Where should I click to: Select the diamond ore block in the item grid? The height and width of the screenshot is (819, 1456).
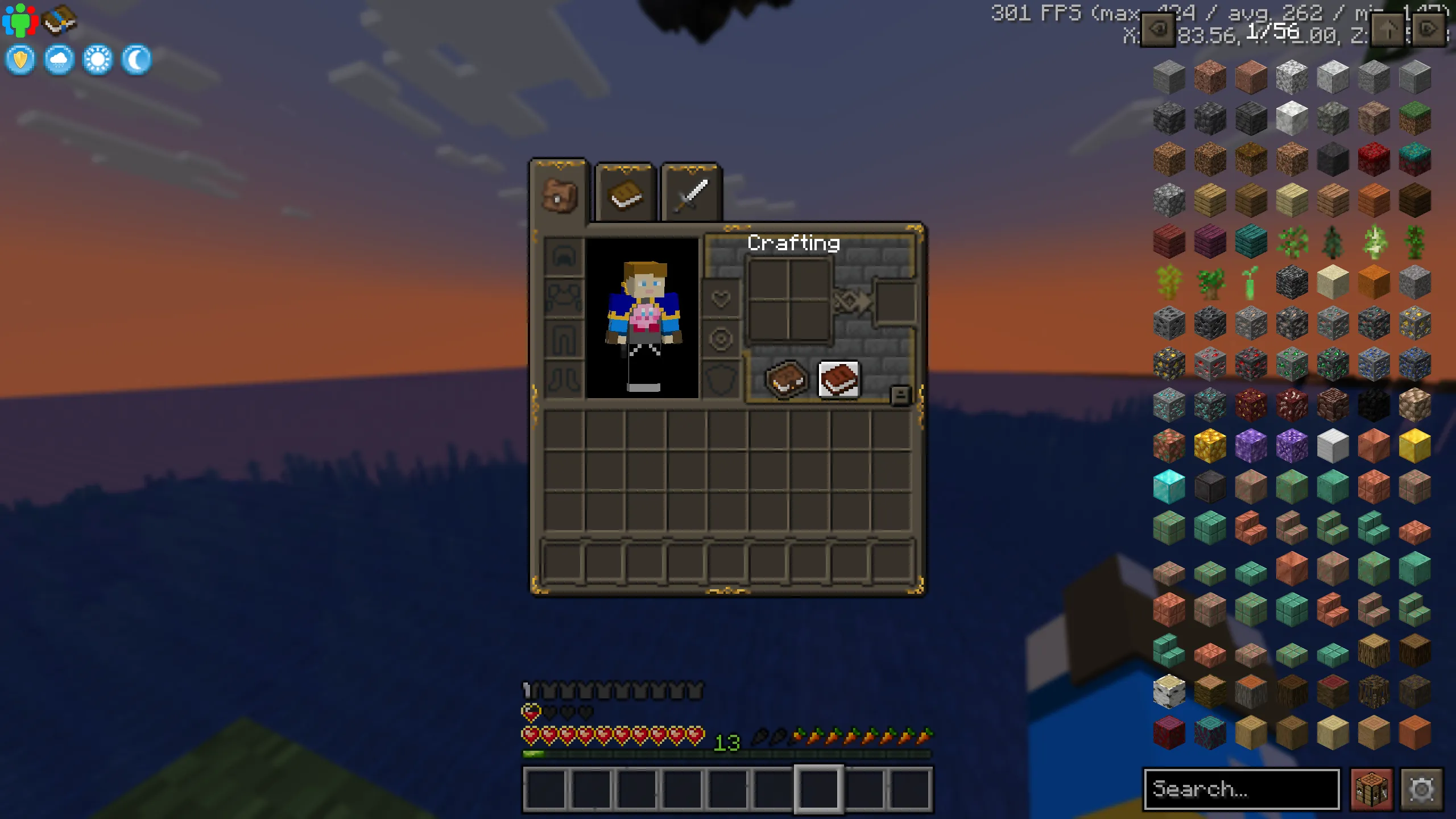click(x=1169, y=404)
